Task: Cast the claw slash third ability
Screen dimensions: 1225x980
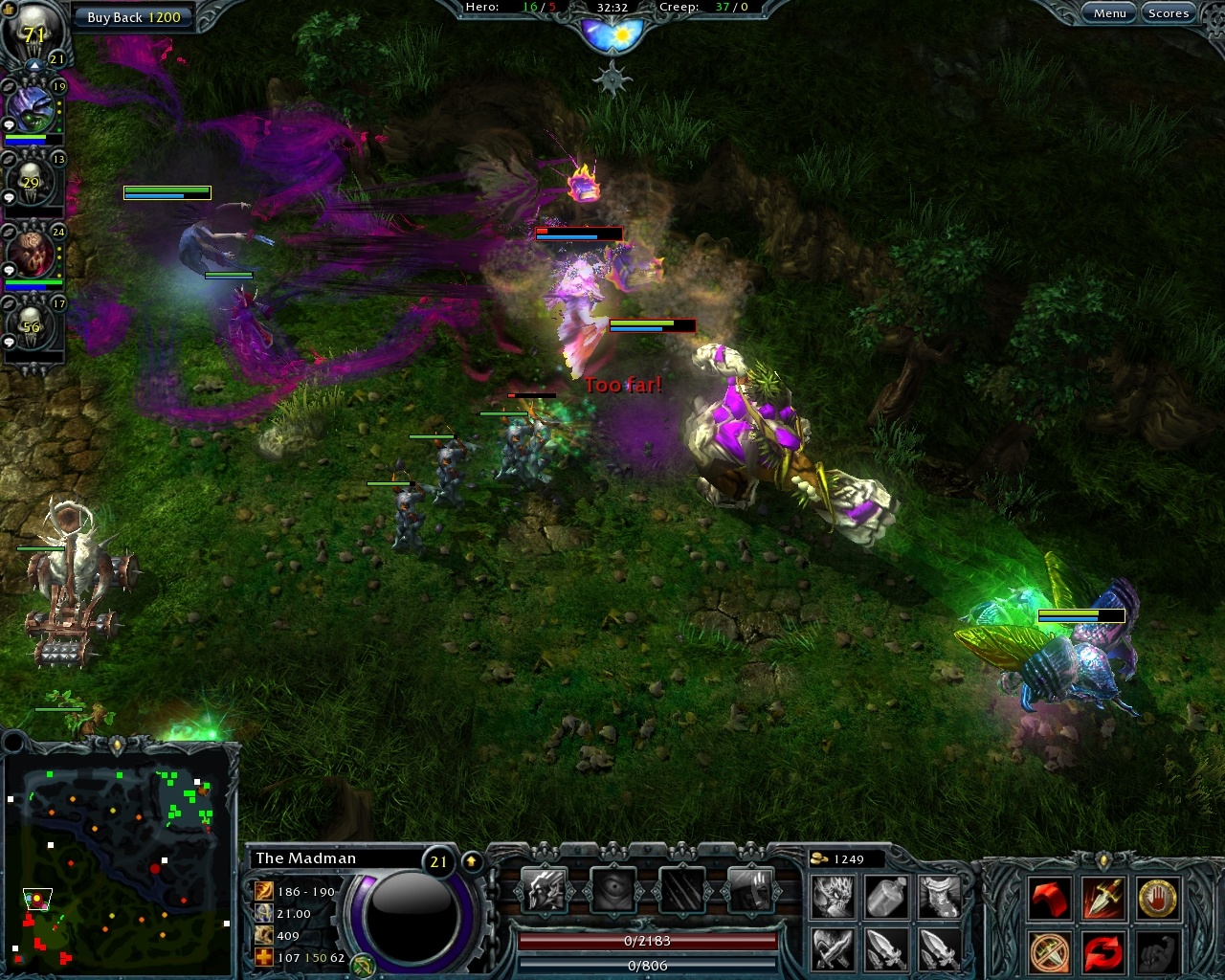Action: (683, 888)
